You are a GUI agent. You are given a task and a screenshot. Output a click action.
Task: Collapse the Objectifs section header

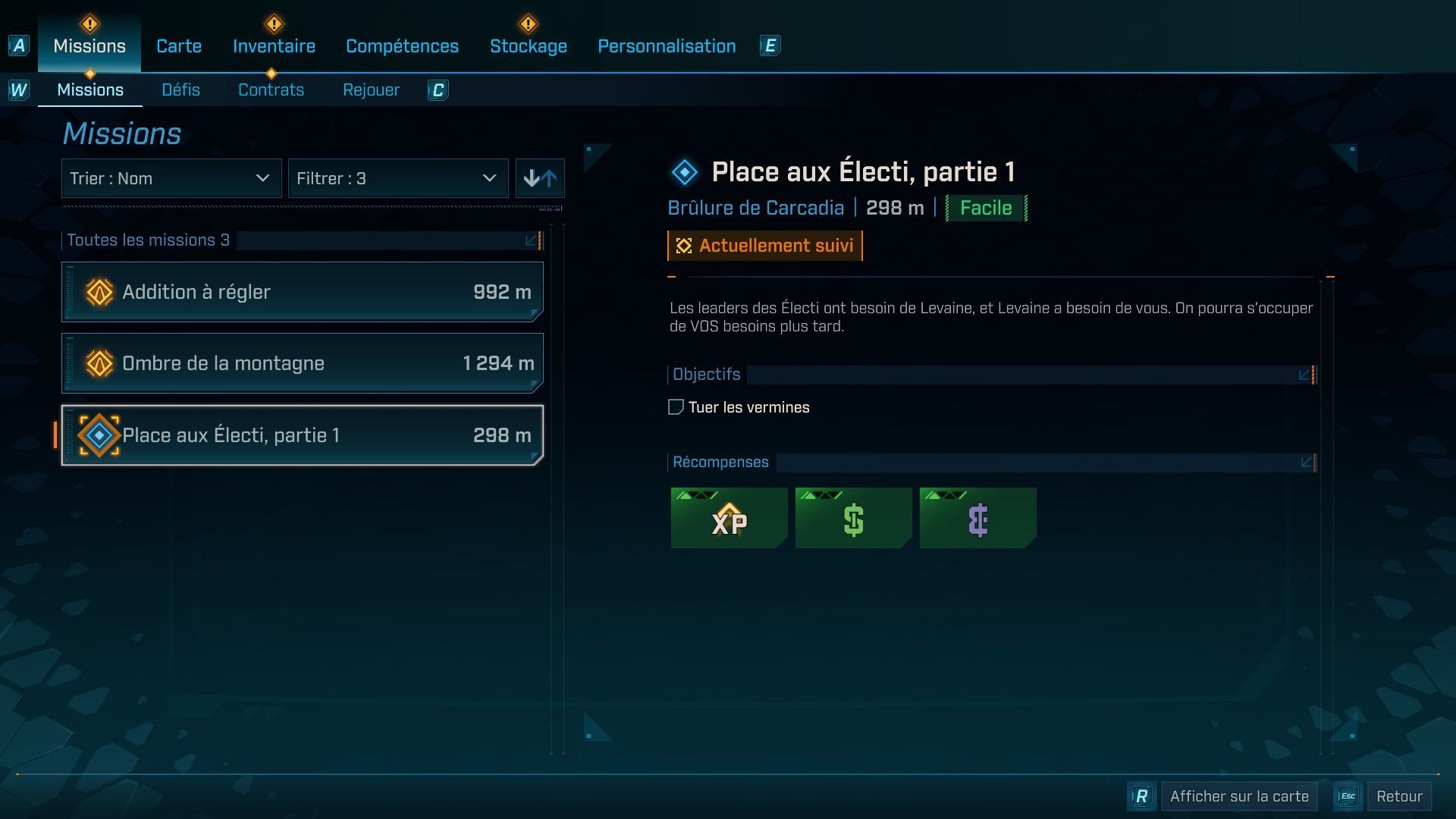pos(1304,375)
